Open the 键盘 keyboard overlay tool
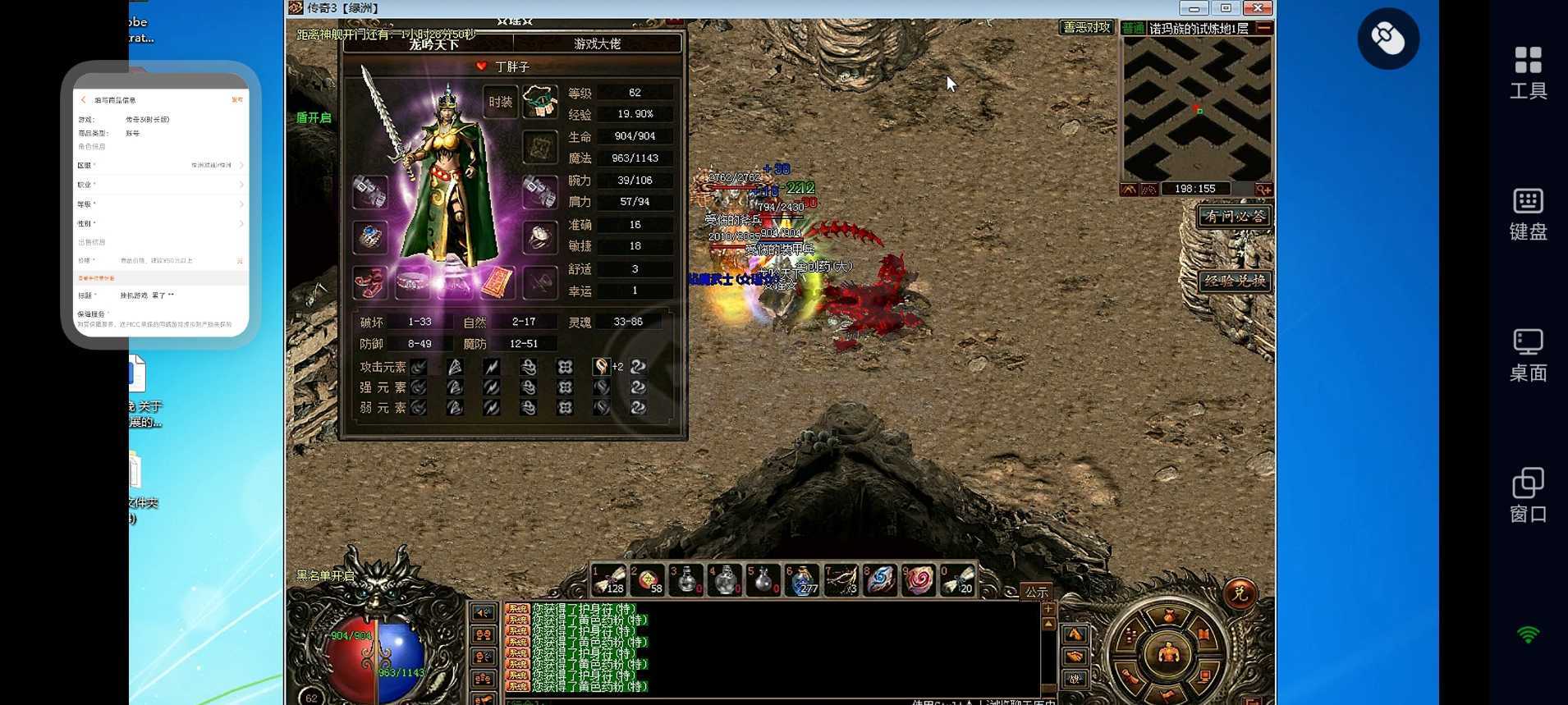The image size is (1568, 705). point(1528,213)
